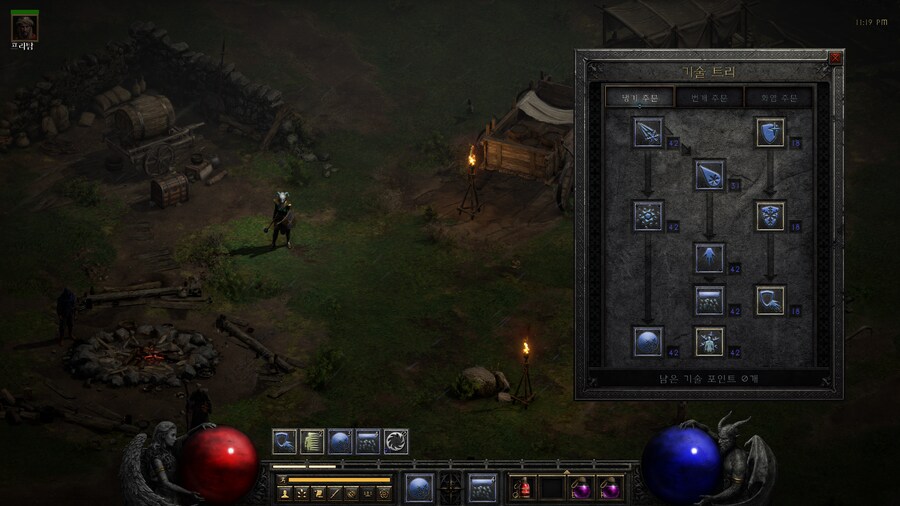
Task: Switch to the 번개 주문 lightning tab
Action: (x=709, y=97)
